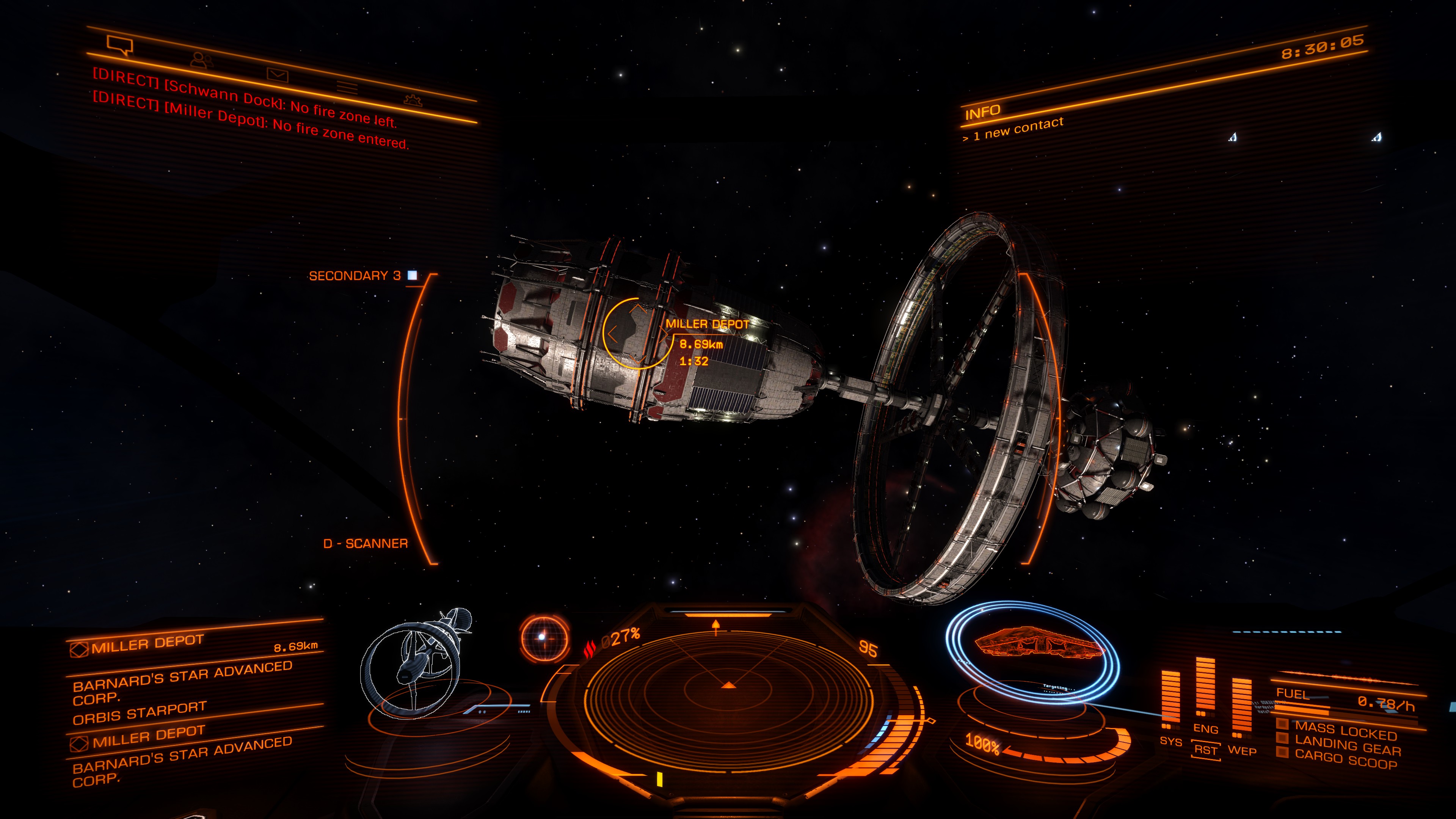Open the chat speech-bubble tab
The height and width of the screenshot is (819, 1456).
coord(120,45)
